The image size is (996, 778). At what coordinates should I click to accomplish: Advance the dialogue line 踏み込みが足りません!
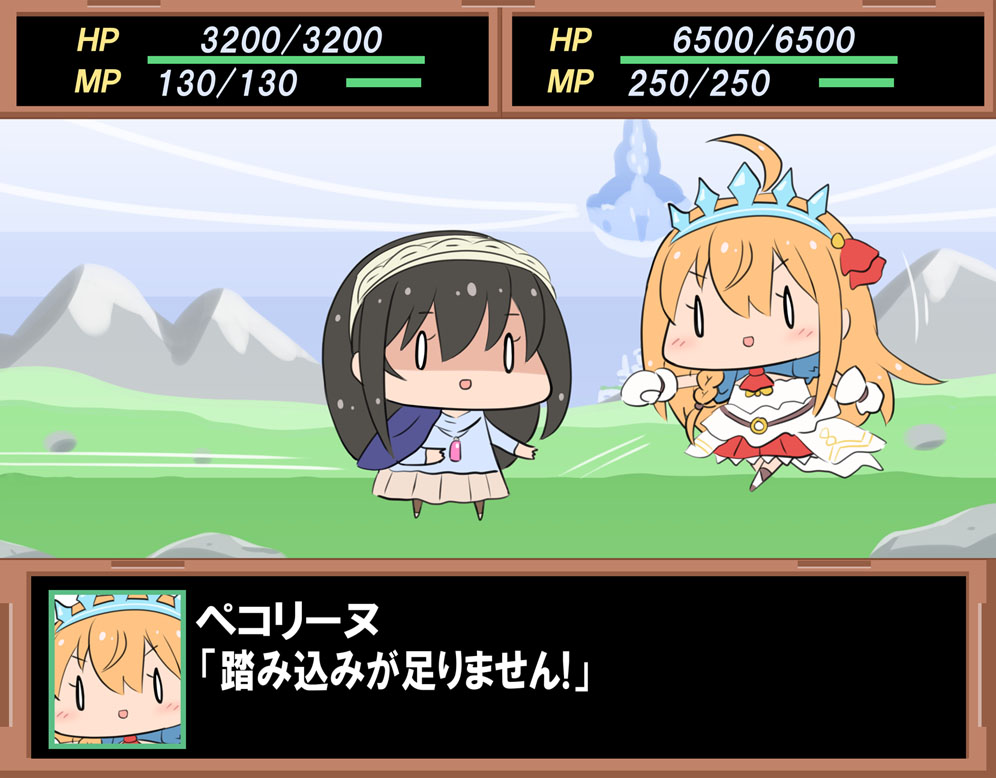(394, 673)
